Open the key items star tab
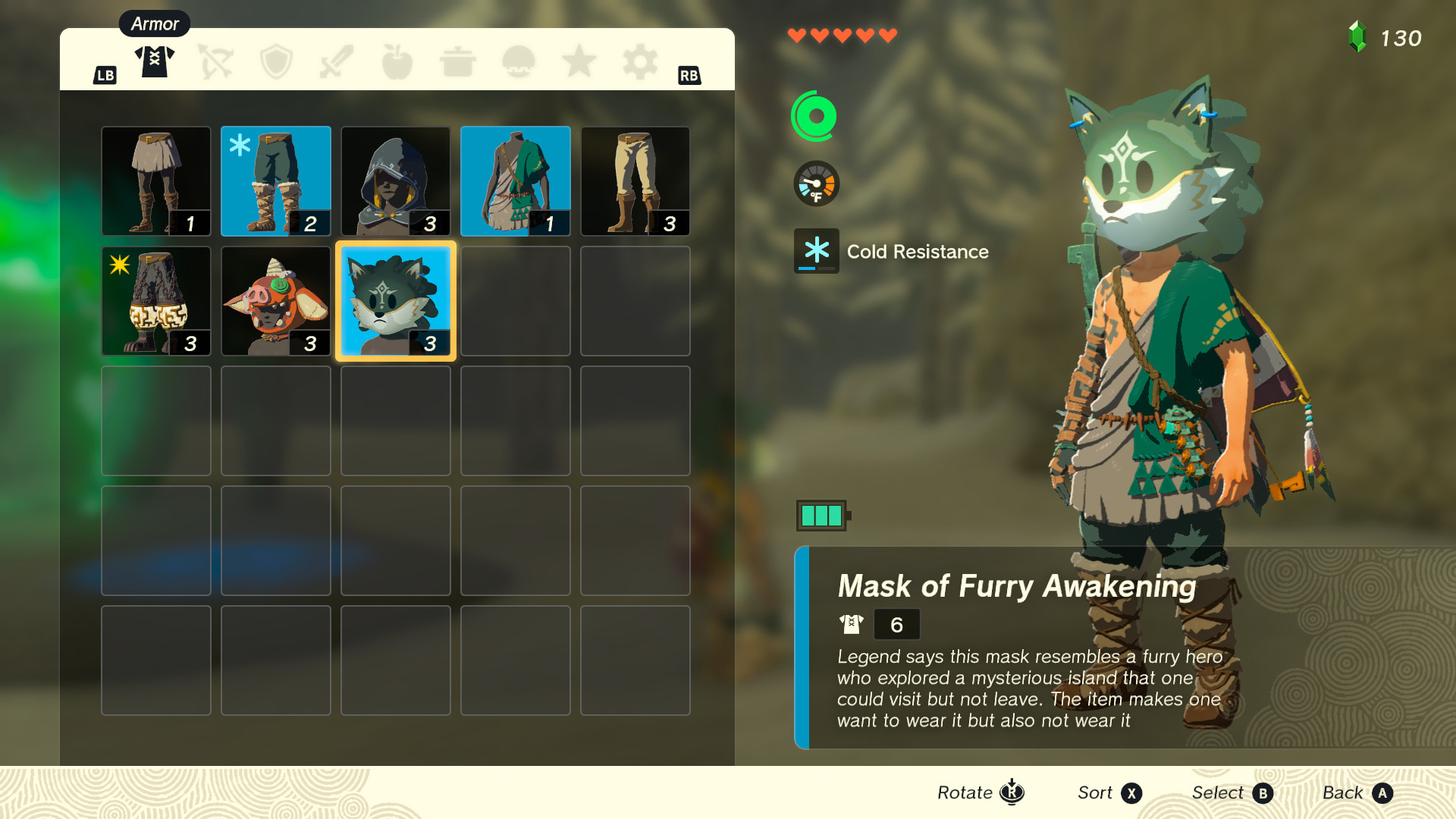1456x819 pixels. tap(579, 61)
